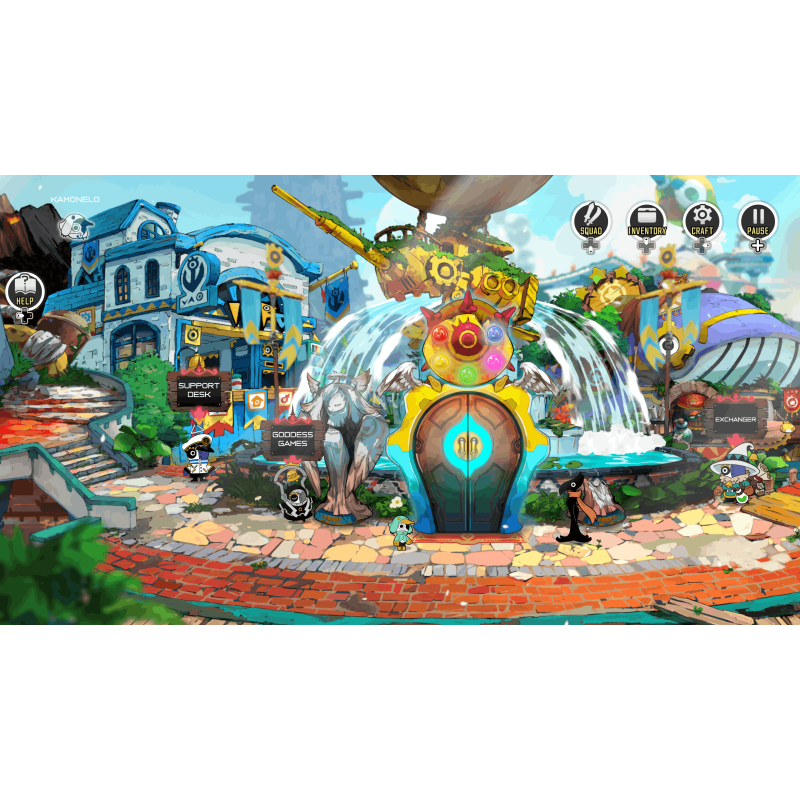This screenshot has width=800, height=800.
Task: Open the Help guide
Action: point(25,292)
